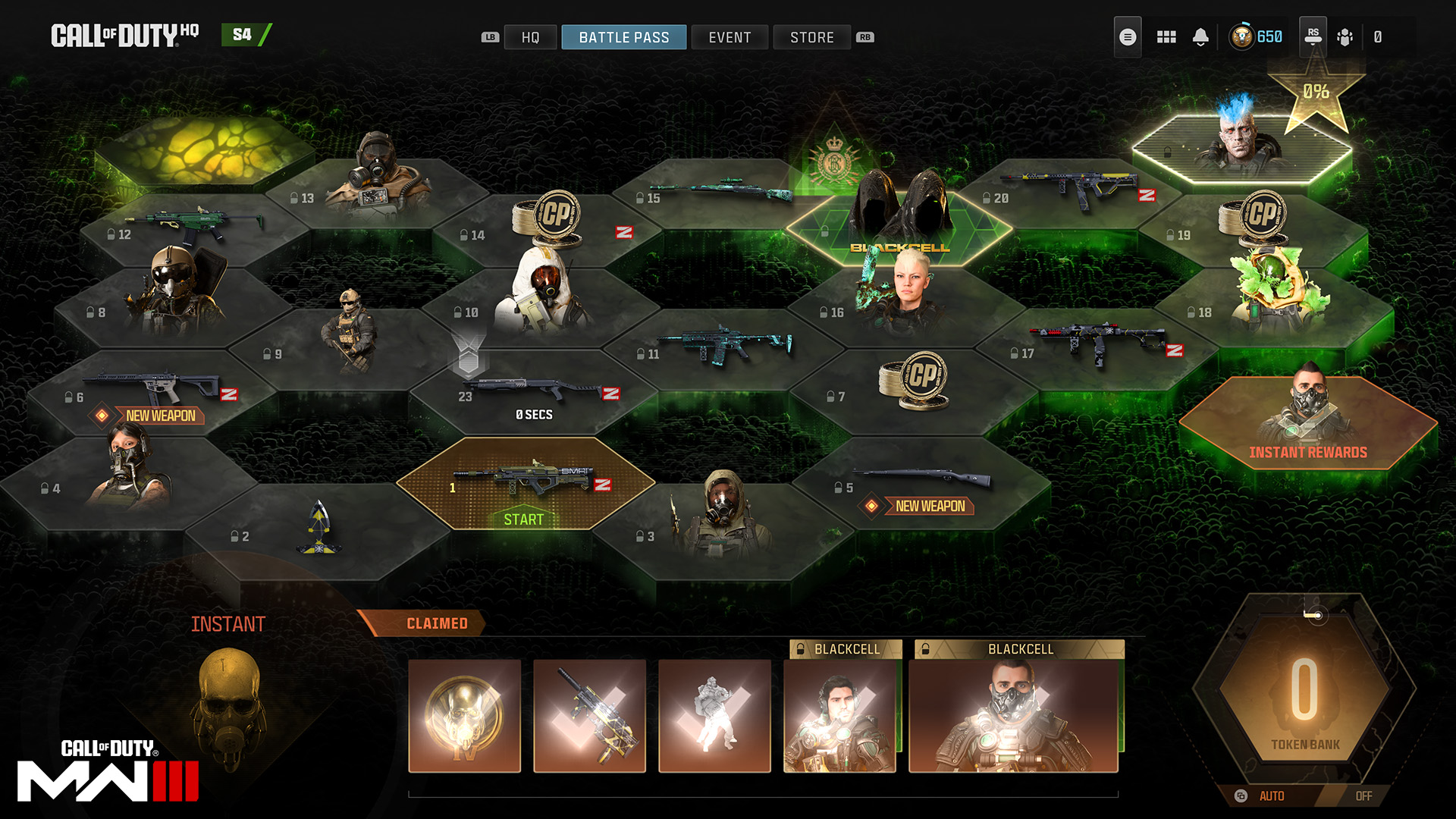The height and width of the screenshot is (819, 1456).
Task: Show notifications via the bell icon
Action: [x=1200, y=37]
